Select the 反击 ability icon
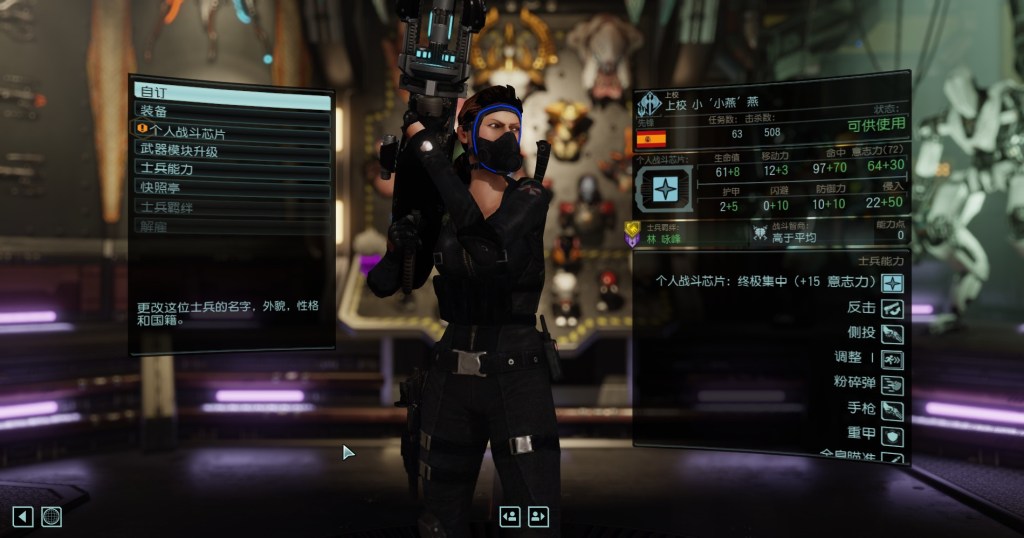 point(892,308)
